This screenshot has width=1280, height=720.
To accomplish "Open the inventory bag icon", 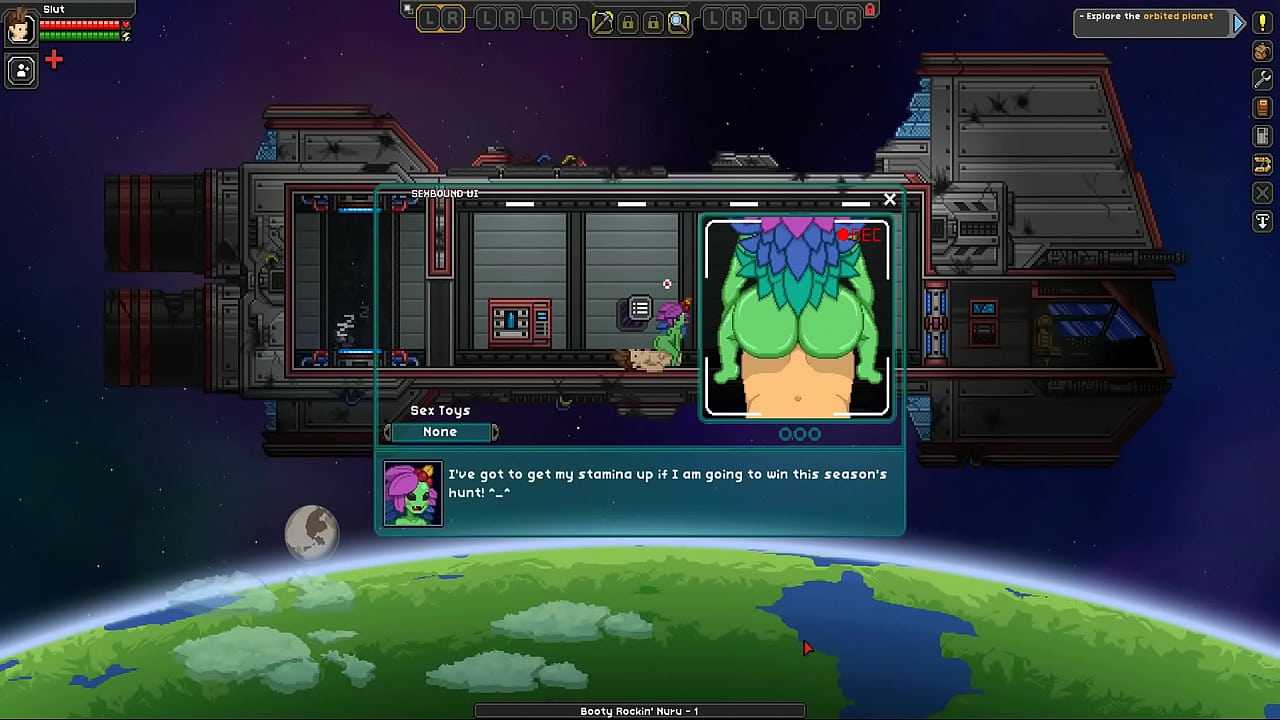I will (x=1262, y=51).
